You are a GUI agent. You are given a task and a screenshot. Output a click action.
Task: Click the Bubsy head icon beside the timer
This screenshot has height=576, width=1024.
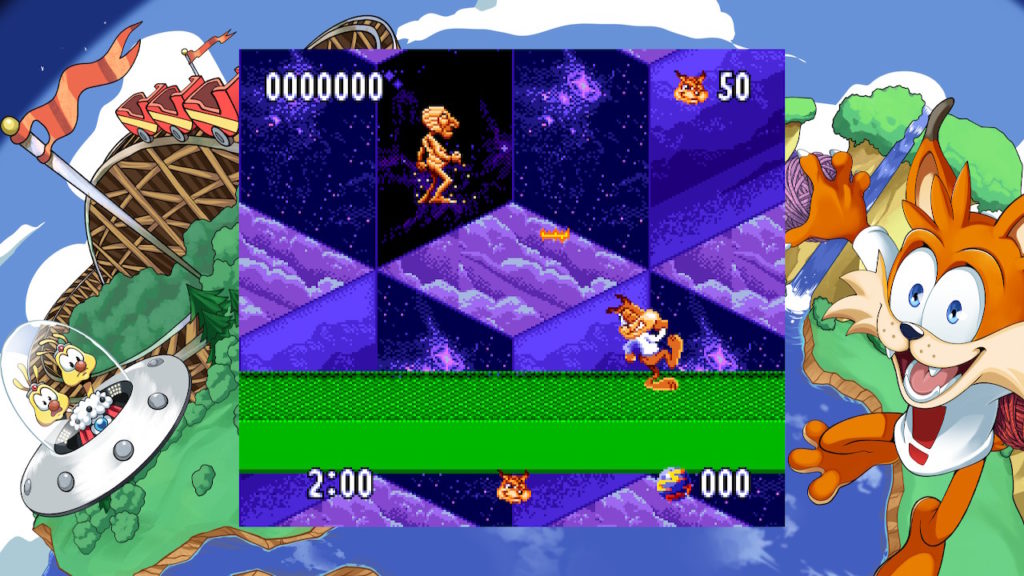click(513, 486)
